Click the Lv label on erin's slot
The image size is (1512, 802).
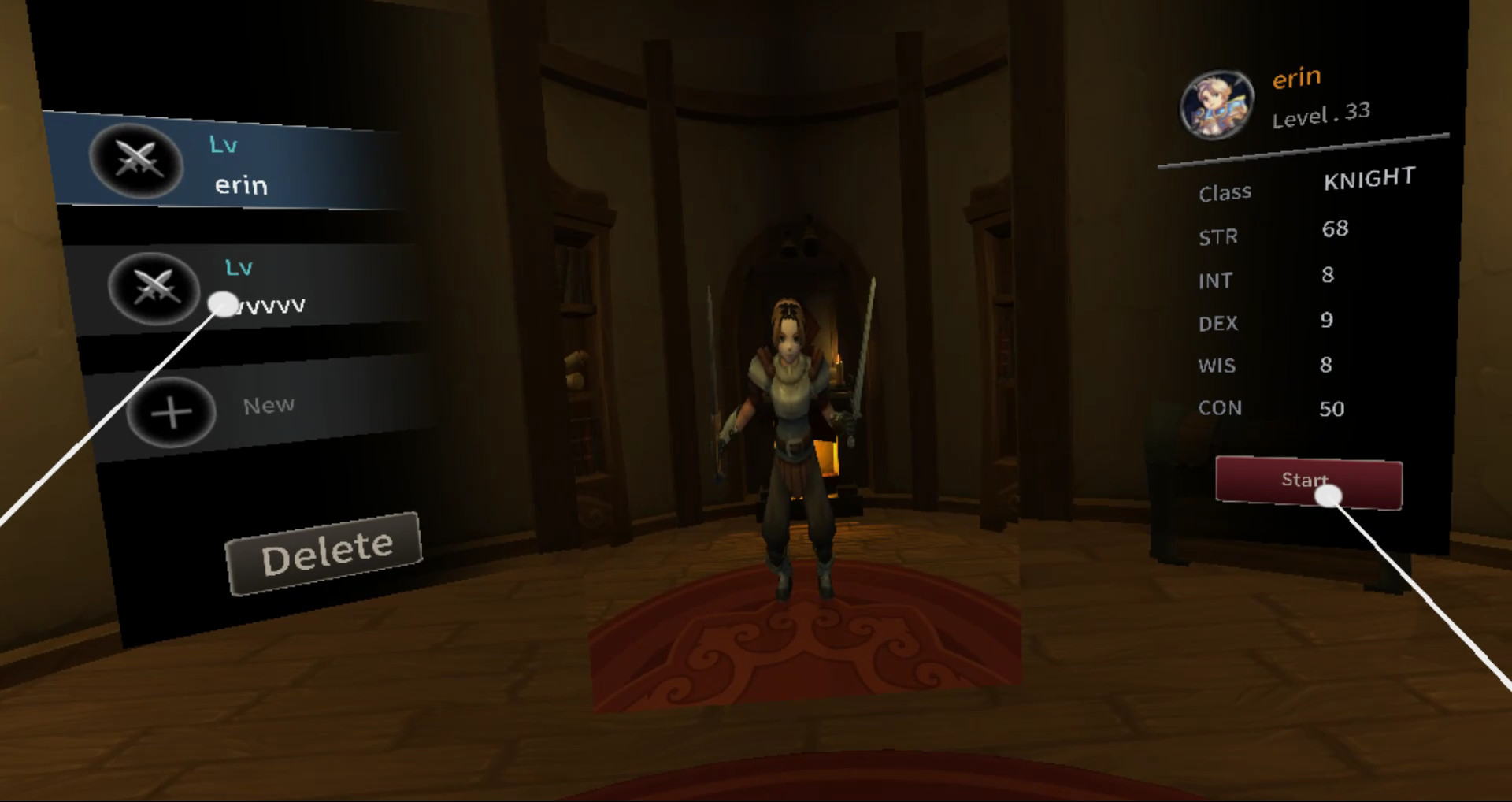click(223, 144)
